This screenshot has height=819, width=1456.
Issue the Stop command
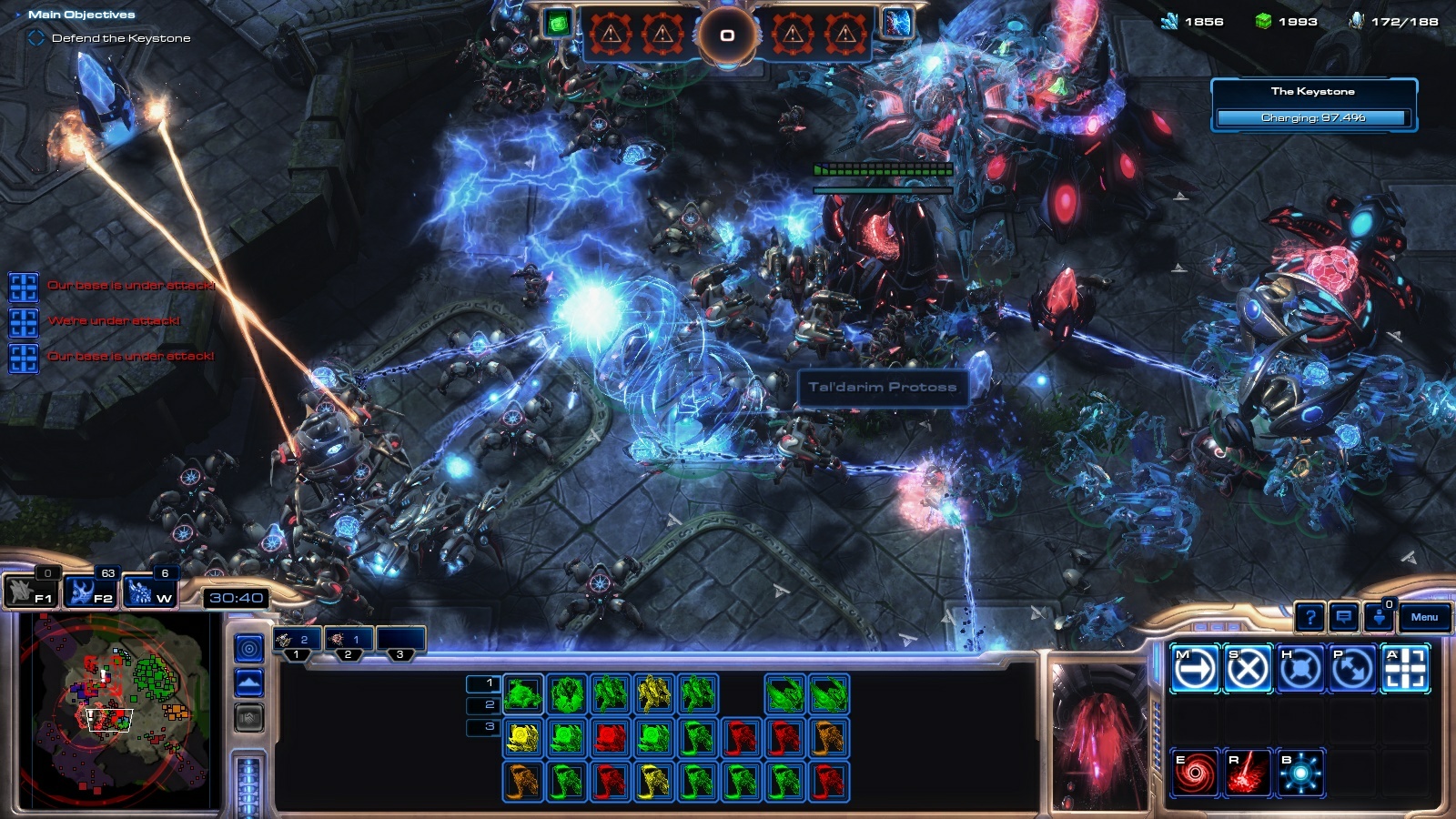[x=1247, y=670]
